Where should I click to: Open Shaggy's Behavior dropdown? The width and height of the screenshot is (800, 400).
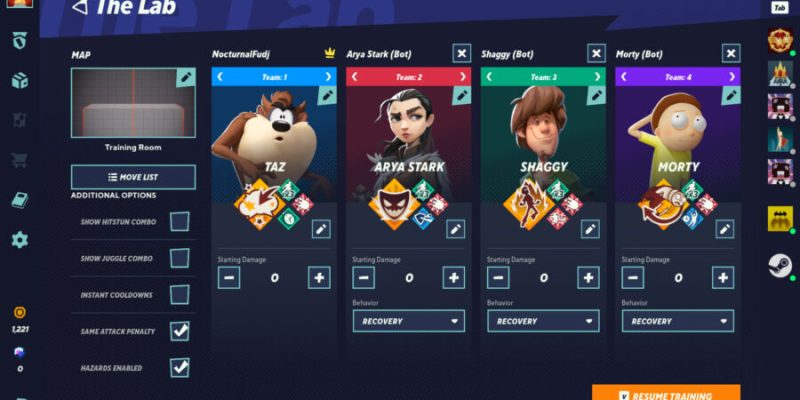pos(544,321)
